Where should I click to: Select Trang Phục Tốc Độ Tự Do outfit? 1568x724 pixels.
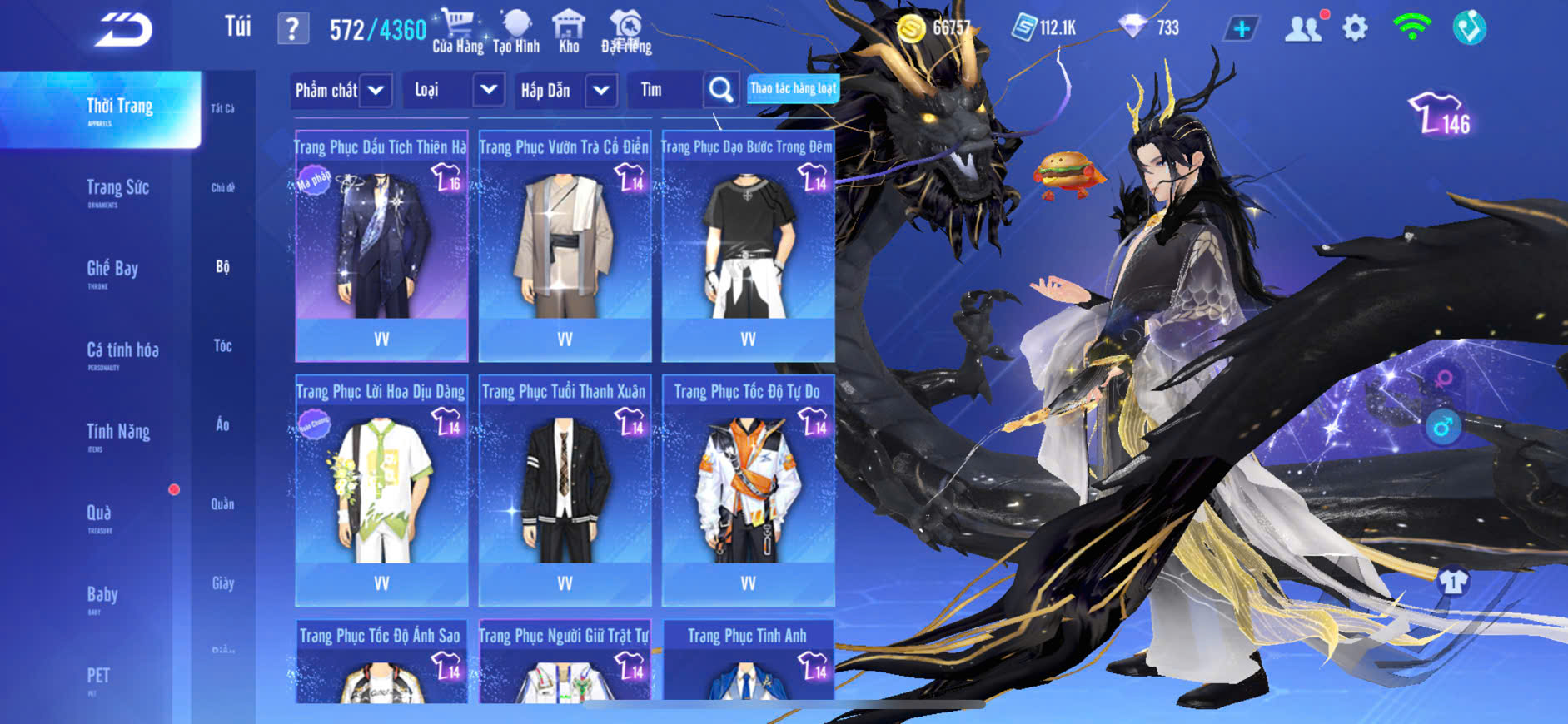[x=748, y=490]
